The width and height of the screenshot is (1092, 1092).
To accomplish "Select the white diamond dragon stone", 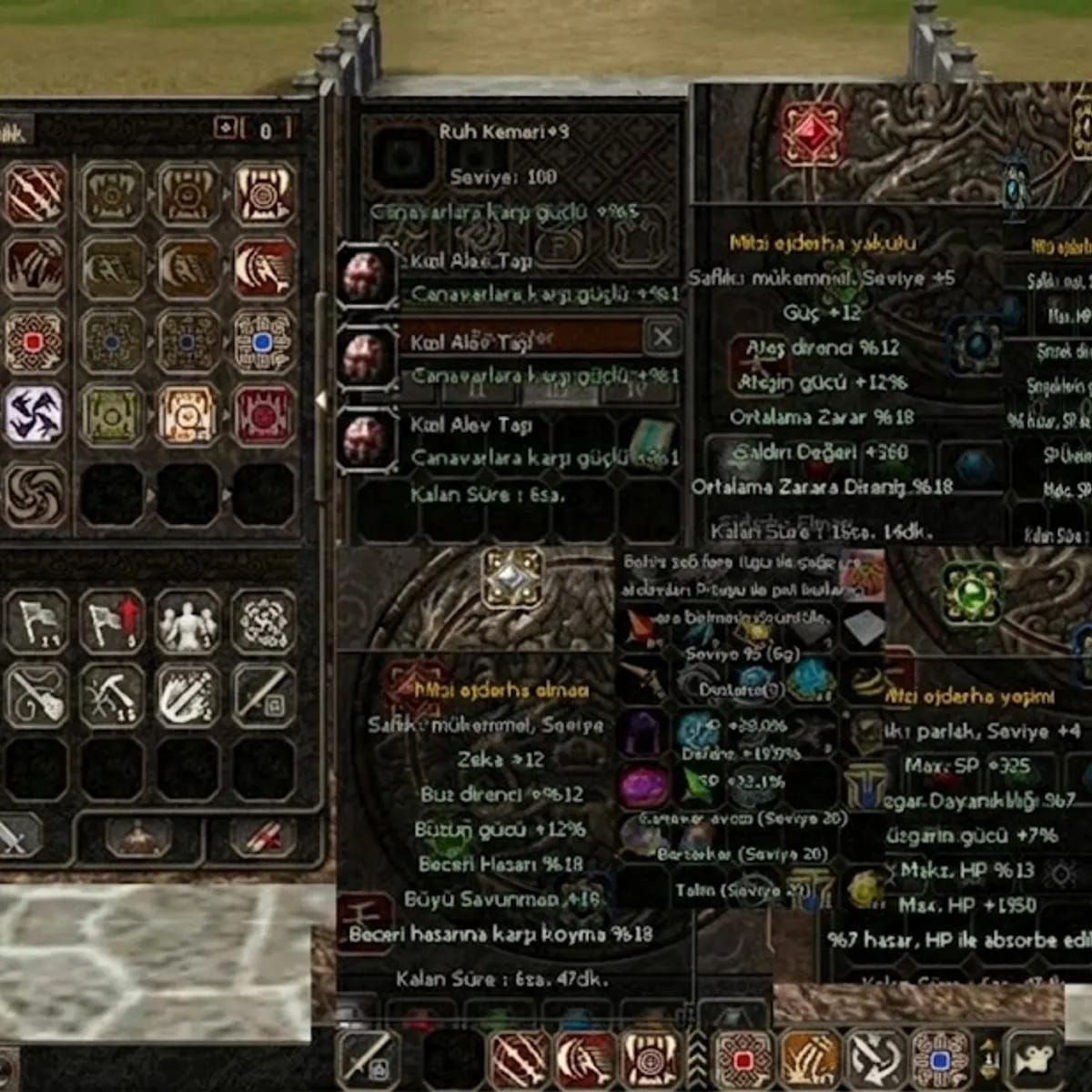I will tap(512, 578).
